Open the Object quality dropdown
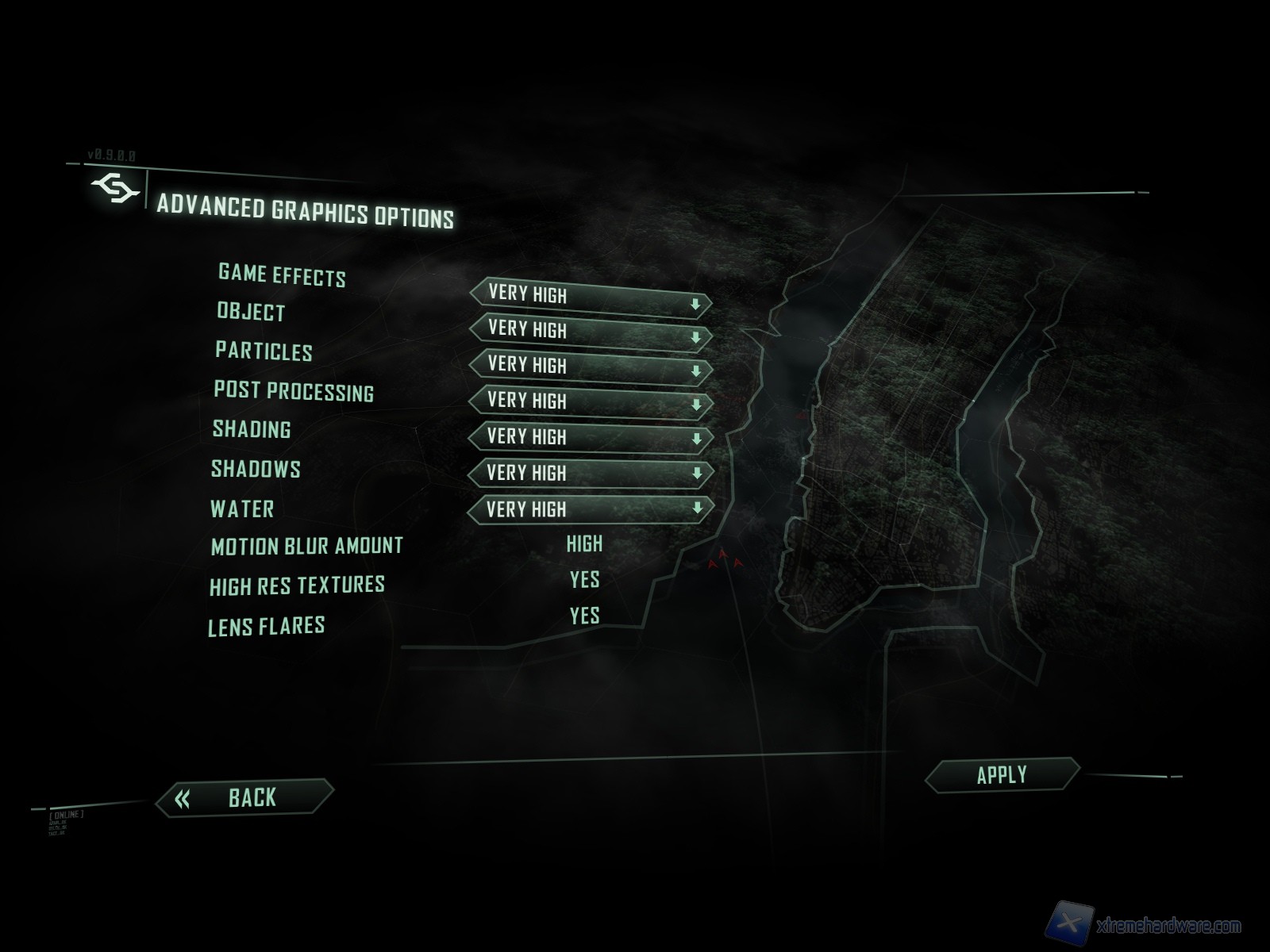1270x952 pixels. pyautogui.click(x=591, y=333)
